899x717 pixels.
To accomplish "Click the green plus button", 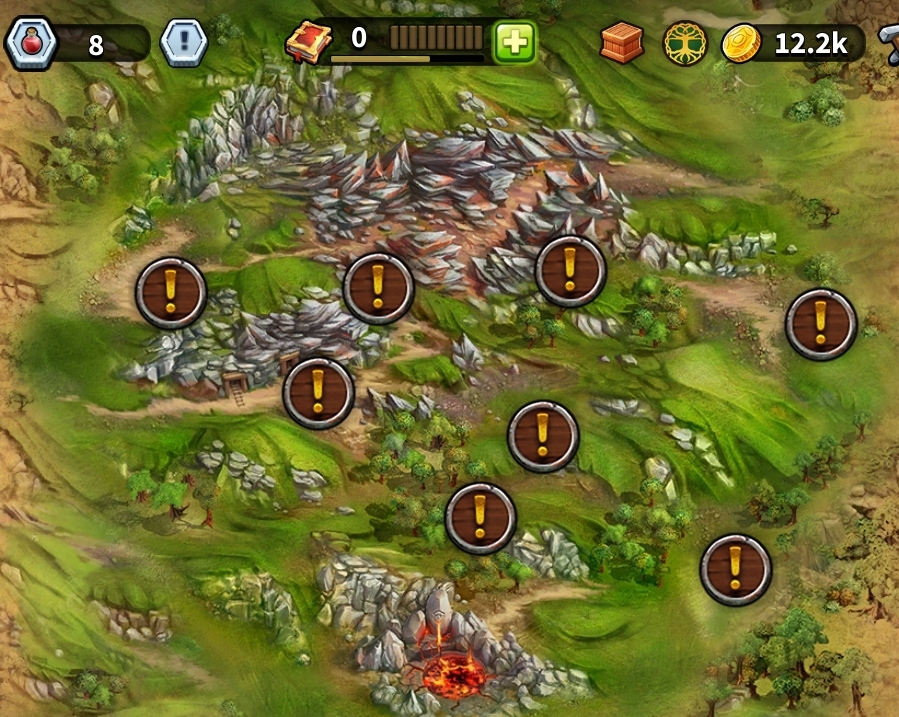I will [x=515, y=43].
